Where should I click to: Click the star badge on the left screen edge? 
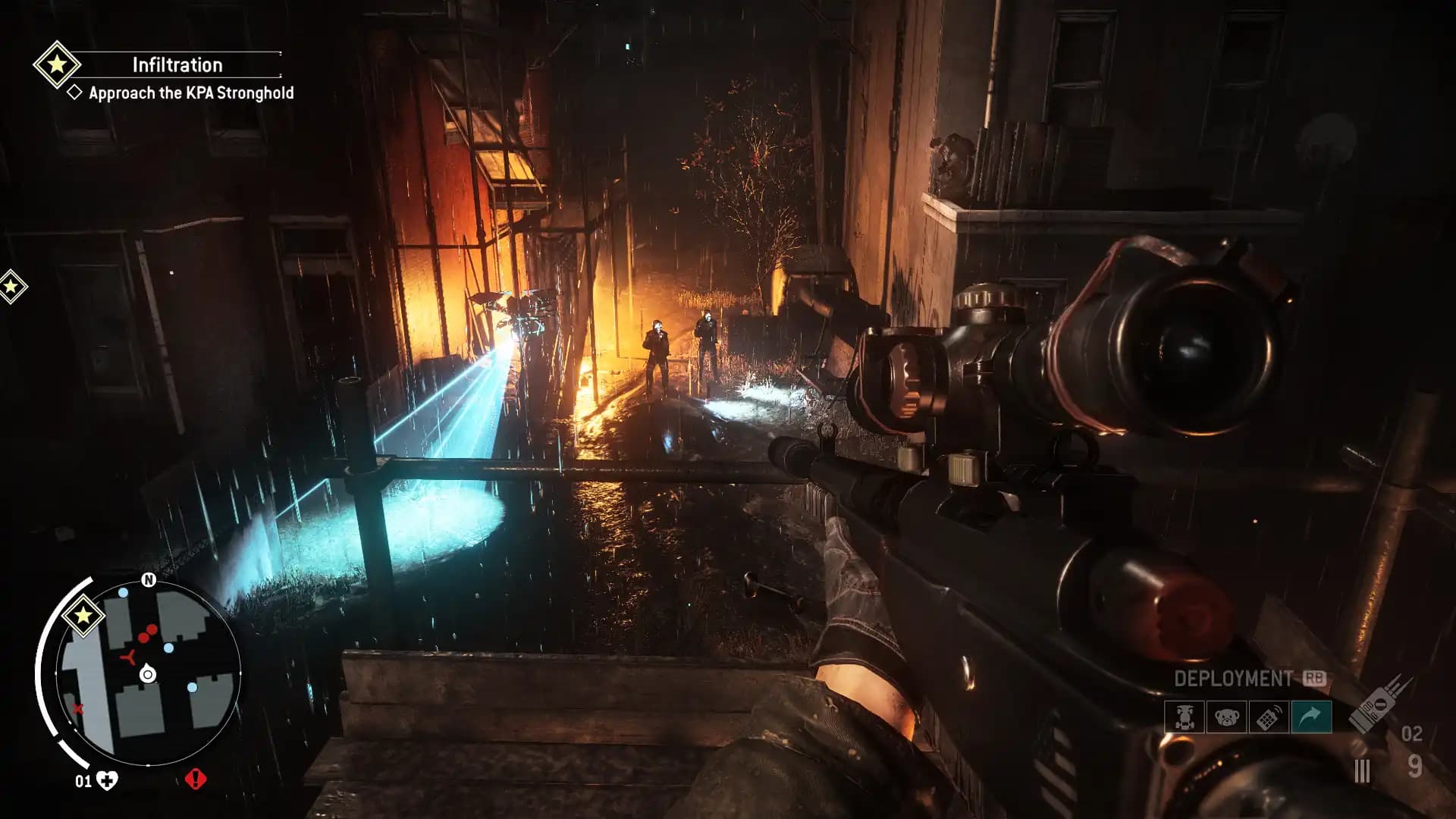(12, 287)
